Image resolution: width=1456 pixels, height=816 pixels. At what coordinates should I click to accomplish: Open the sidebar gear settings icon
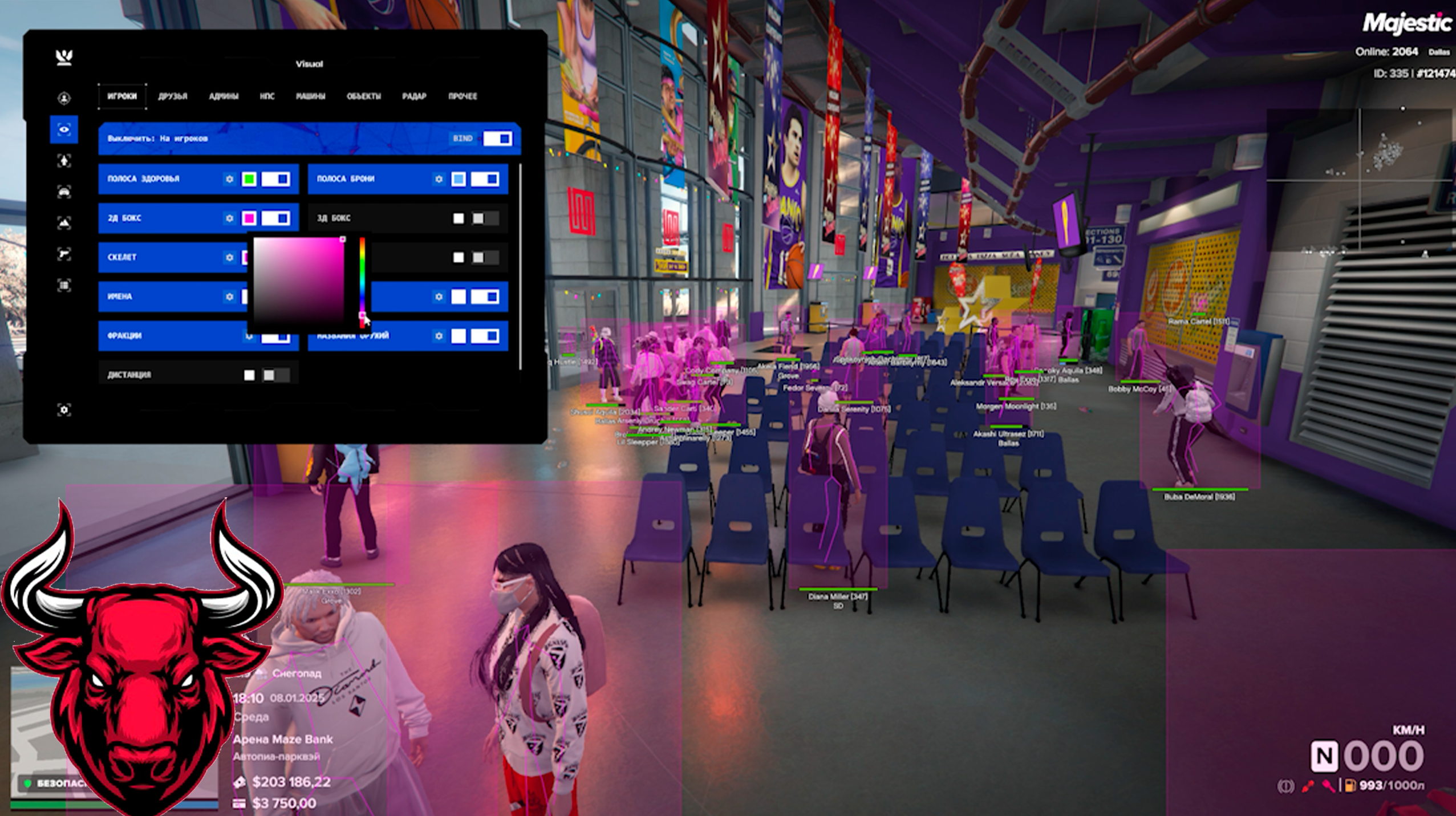click(64, 409)
